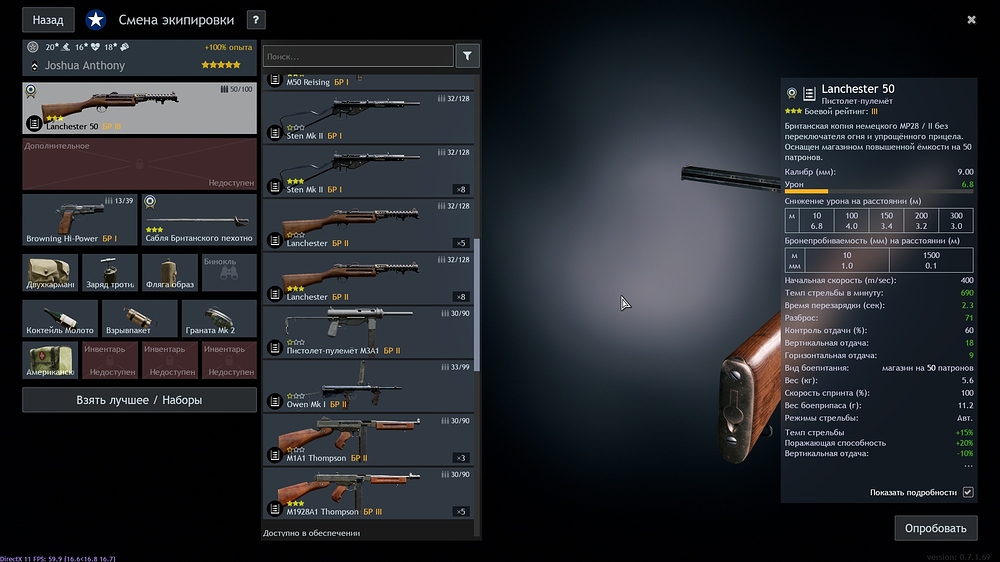Image resolution: width=1000 pixels, height=562 pixels.
Task: Pick the Заряд тротила explosive slot
Action: click(x=110, y=272)
